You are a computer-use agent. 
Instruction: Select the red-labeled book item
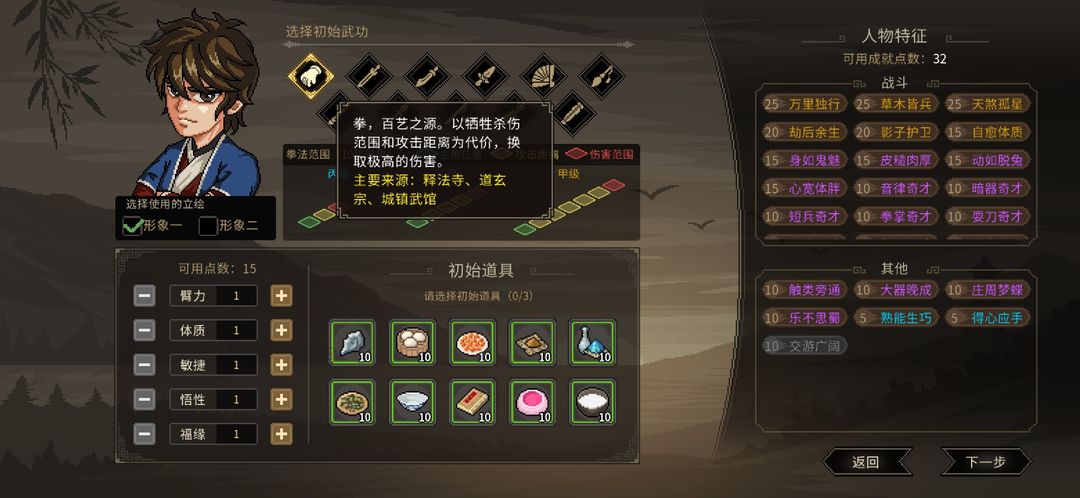point(472,402)
